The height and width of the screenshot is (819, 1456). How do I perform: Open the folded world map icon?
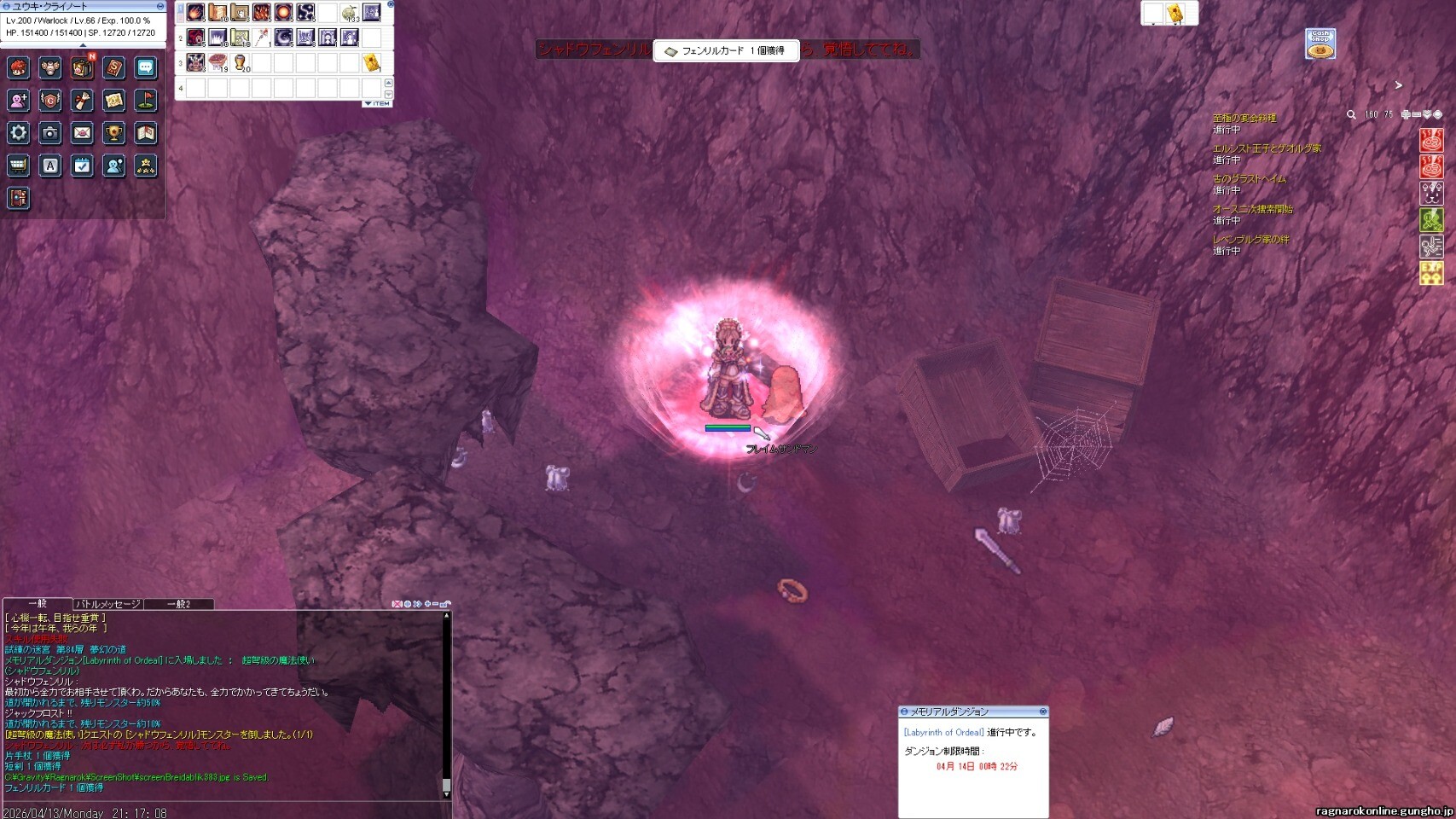146,133
